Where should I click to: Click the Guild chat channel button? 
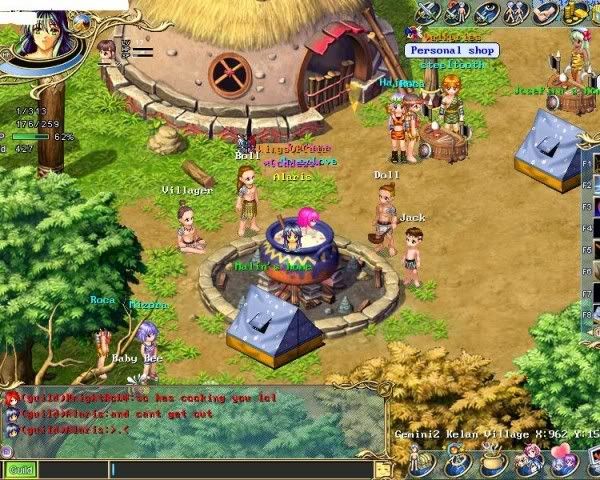click(19, 469)
